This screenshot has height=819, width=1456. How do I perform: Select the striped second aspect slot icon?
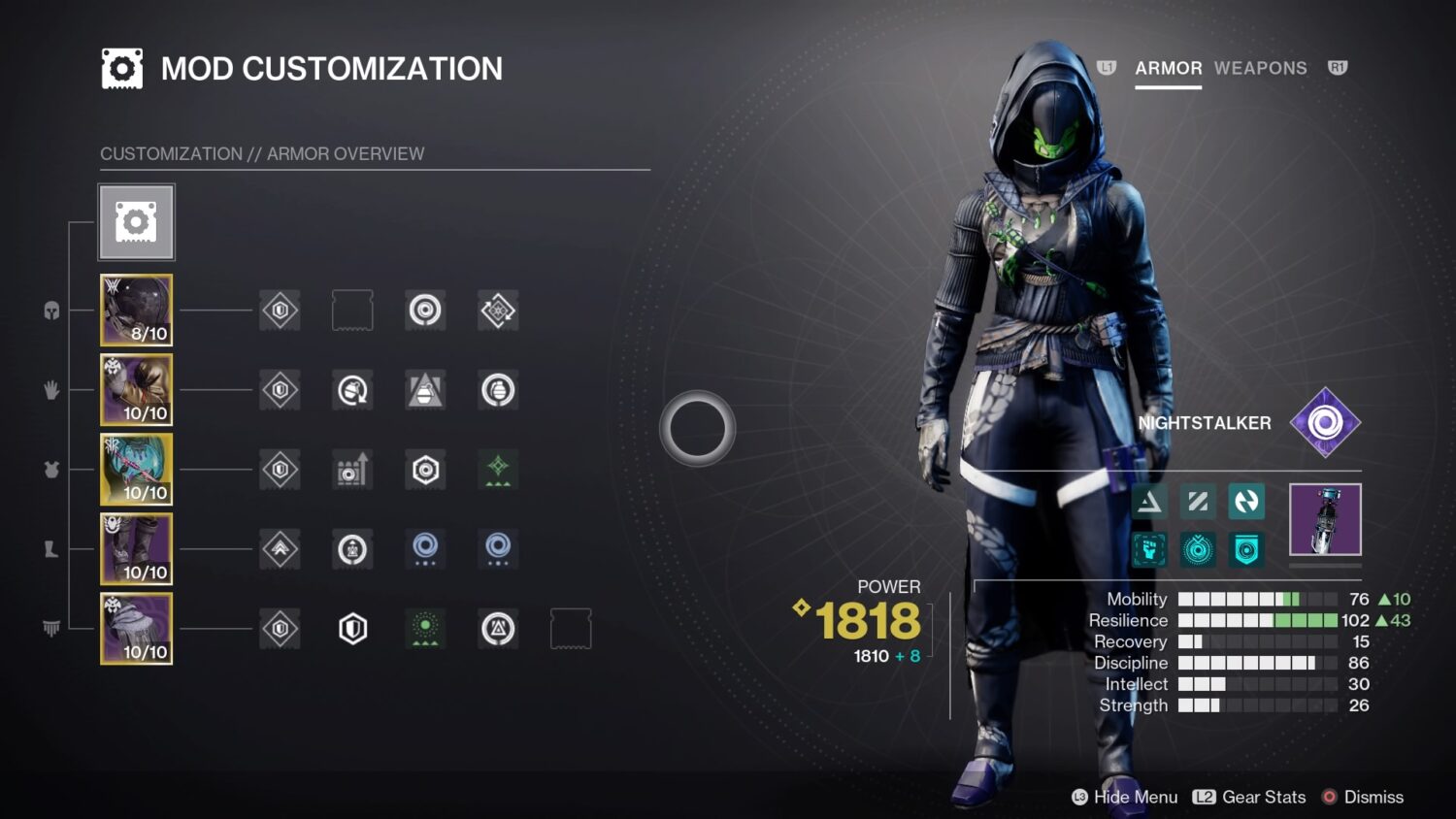click(x=1197, y=501)
